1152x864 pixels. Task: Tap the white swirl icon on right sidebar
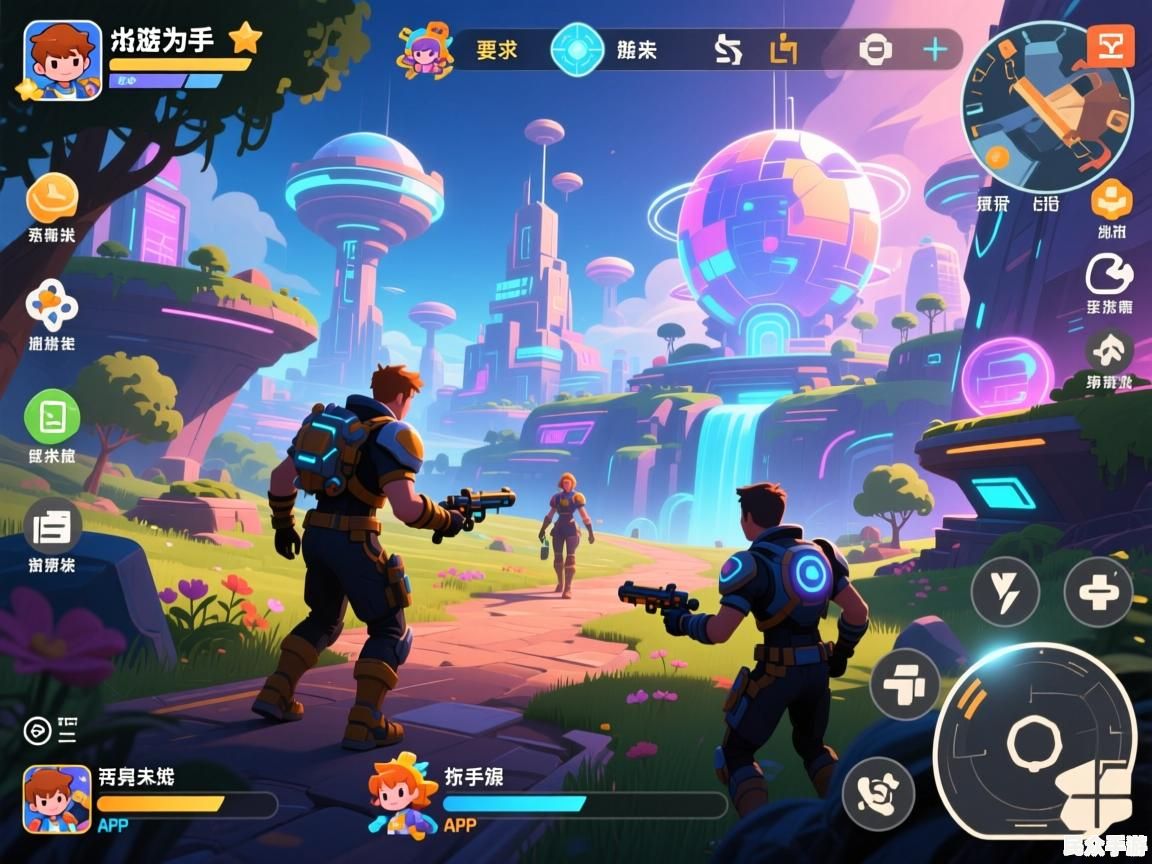[1109, 273]
